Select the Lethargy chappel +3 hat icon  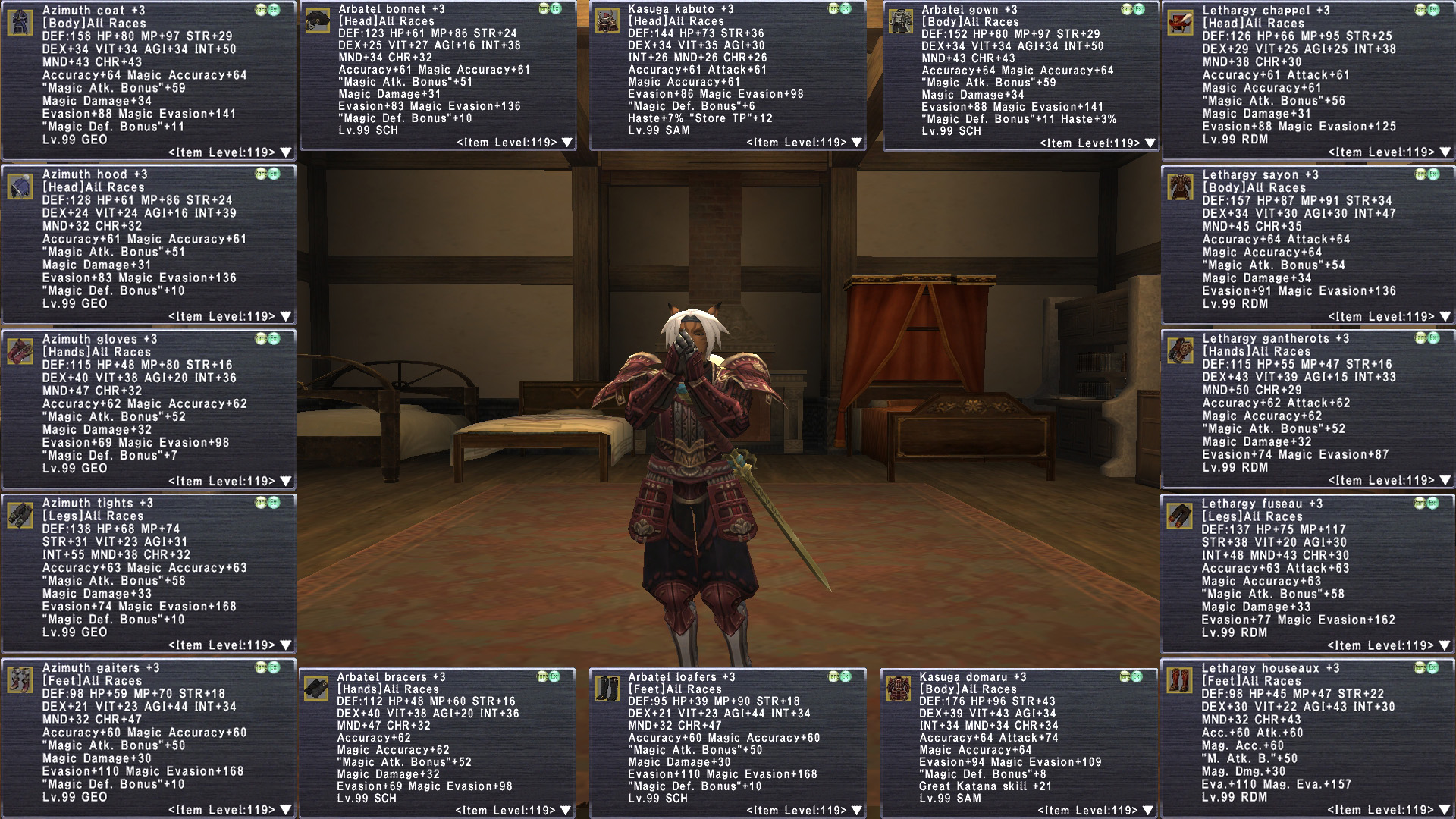pyautogui.click(x=1180, y=23)
